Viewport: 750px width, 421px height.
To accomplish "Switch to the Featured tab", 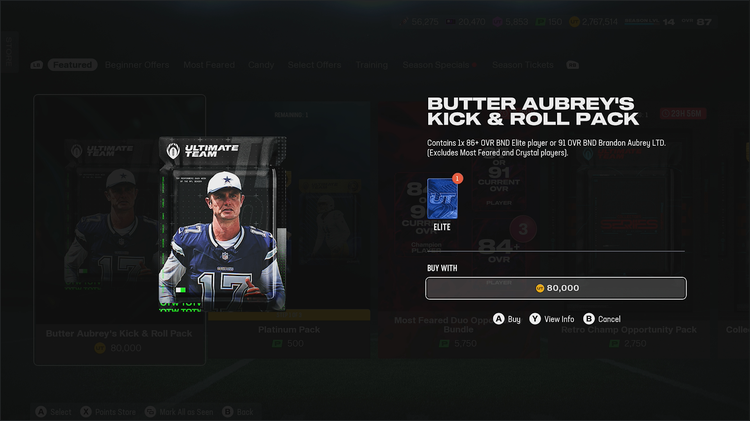I will pos(73,65).
